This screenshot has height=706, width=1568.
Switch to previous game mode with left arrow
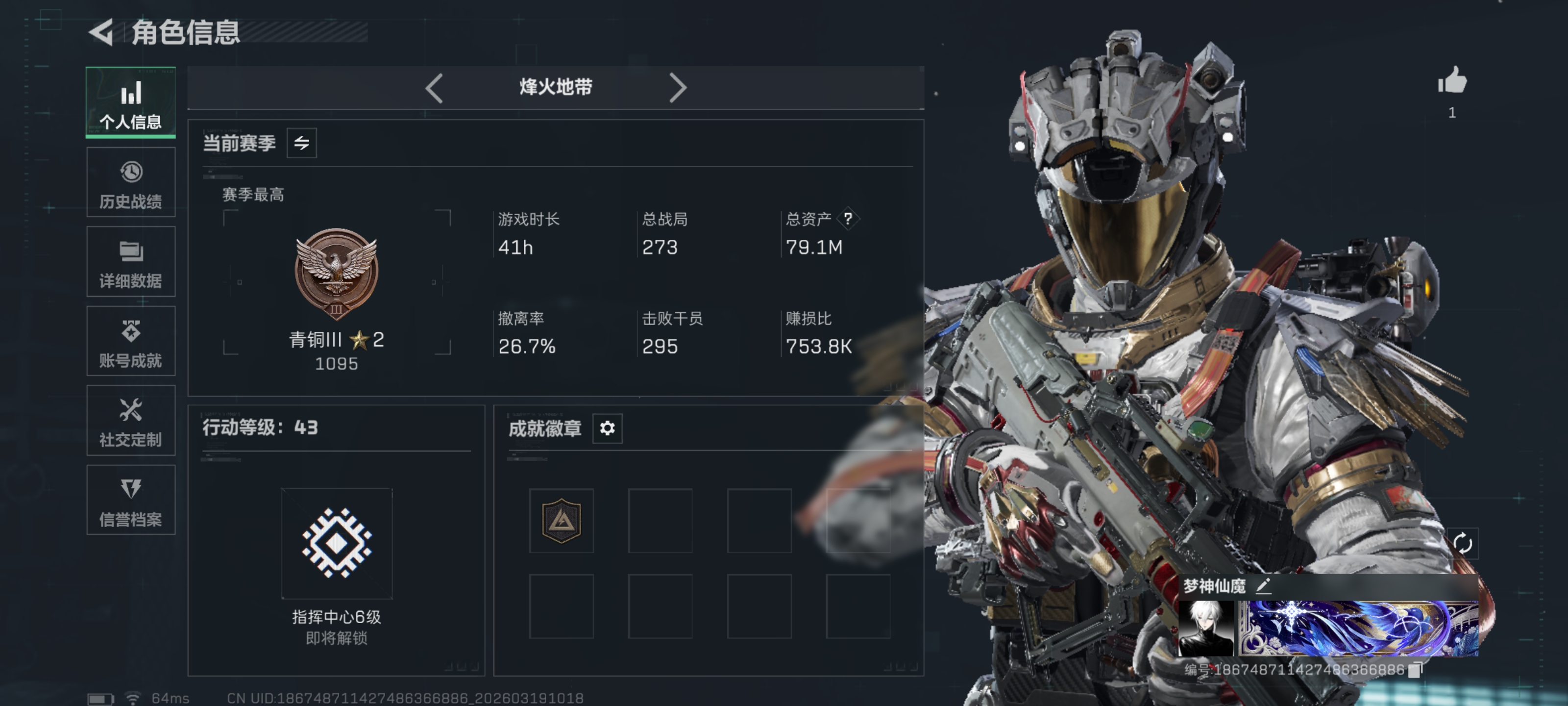click(434, 88)
